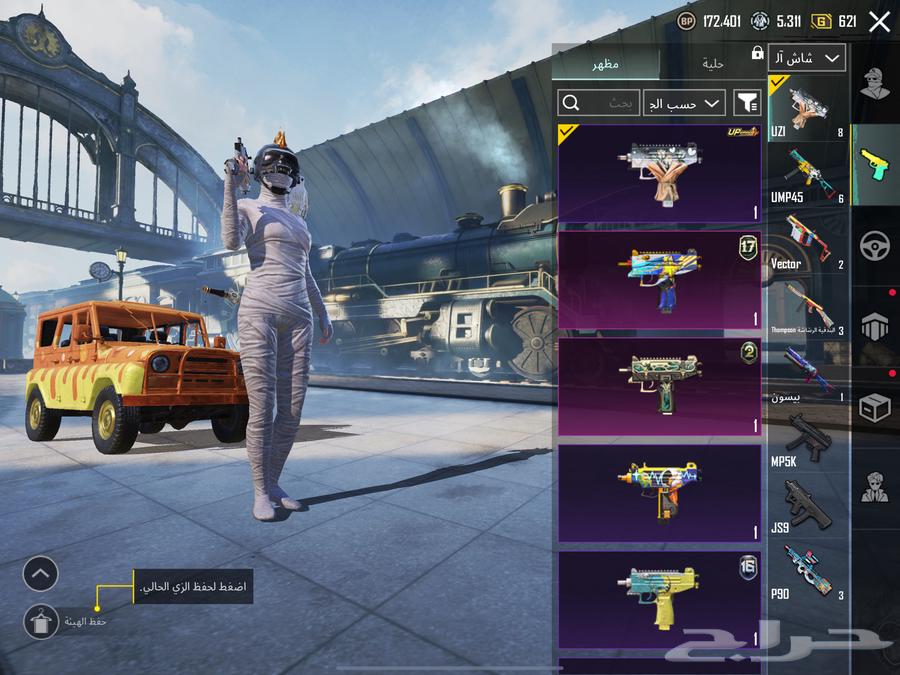Select the equipped UZI skin with checkmark
Screen dimensions: 900x675
pos(659,173)
